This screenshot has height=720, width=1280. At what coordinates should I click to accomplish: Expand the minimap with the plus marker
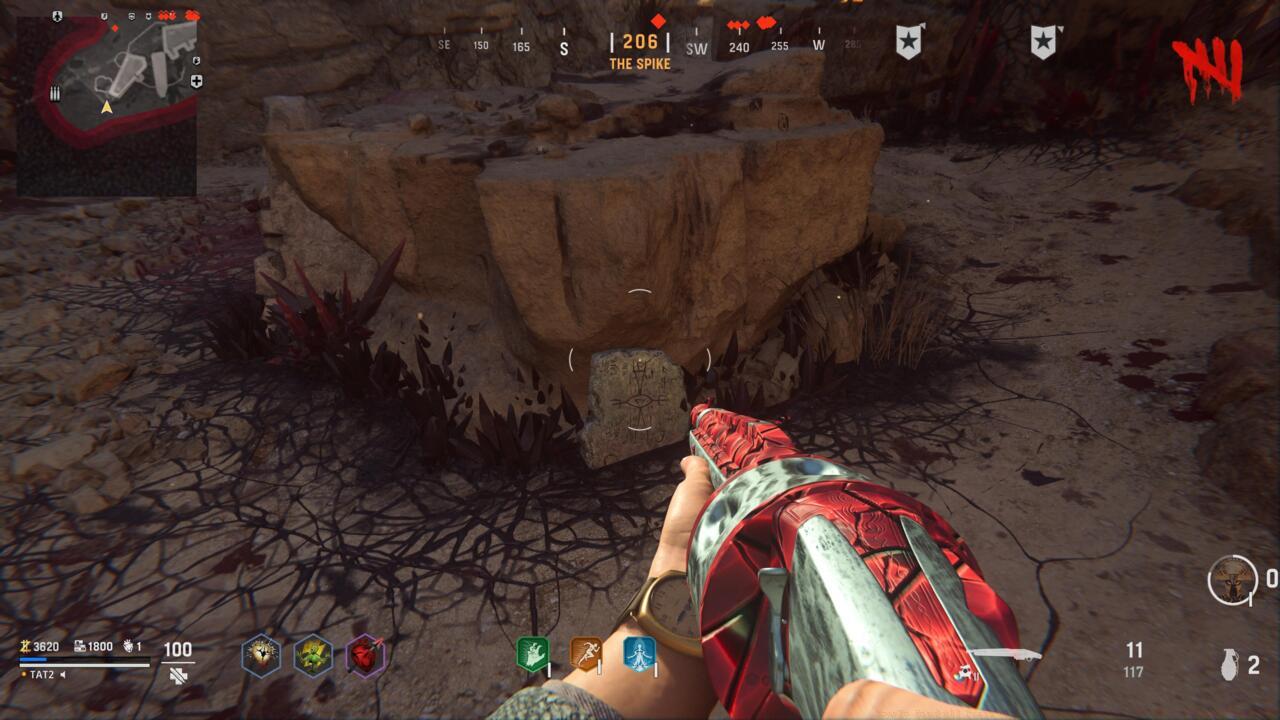(197, 80)
